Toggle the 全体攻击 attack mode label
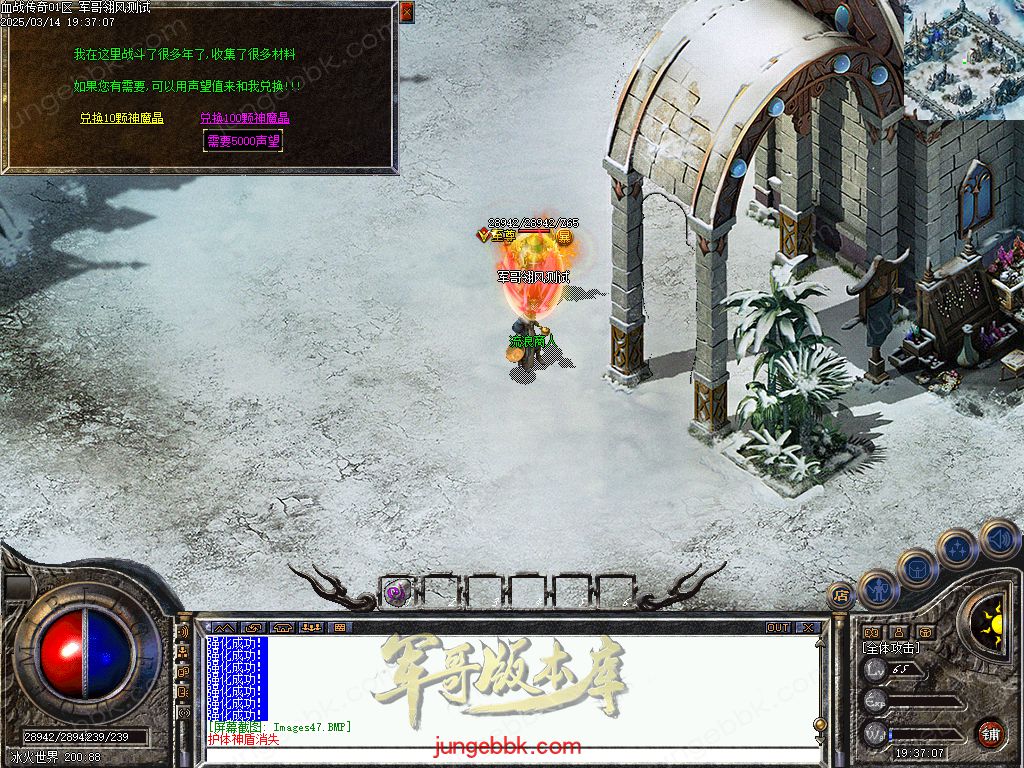The height and width of the screenshot is (768, 1024). point(891,648)
